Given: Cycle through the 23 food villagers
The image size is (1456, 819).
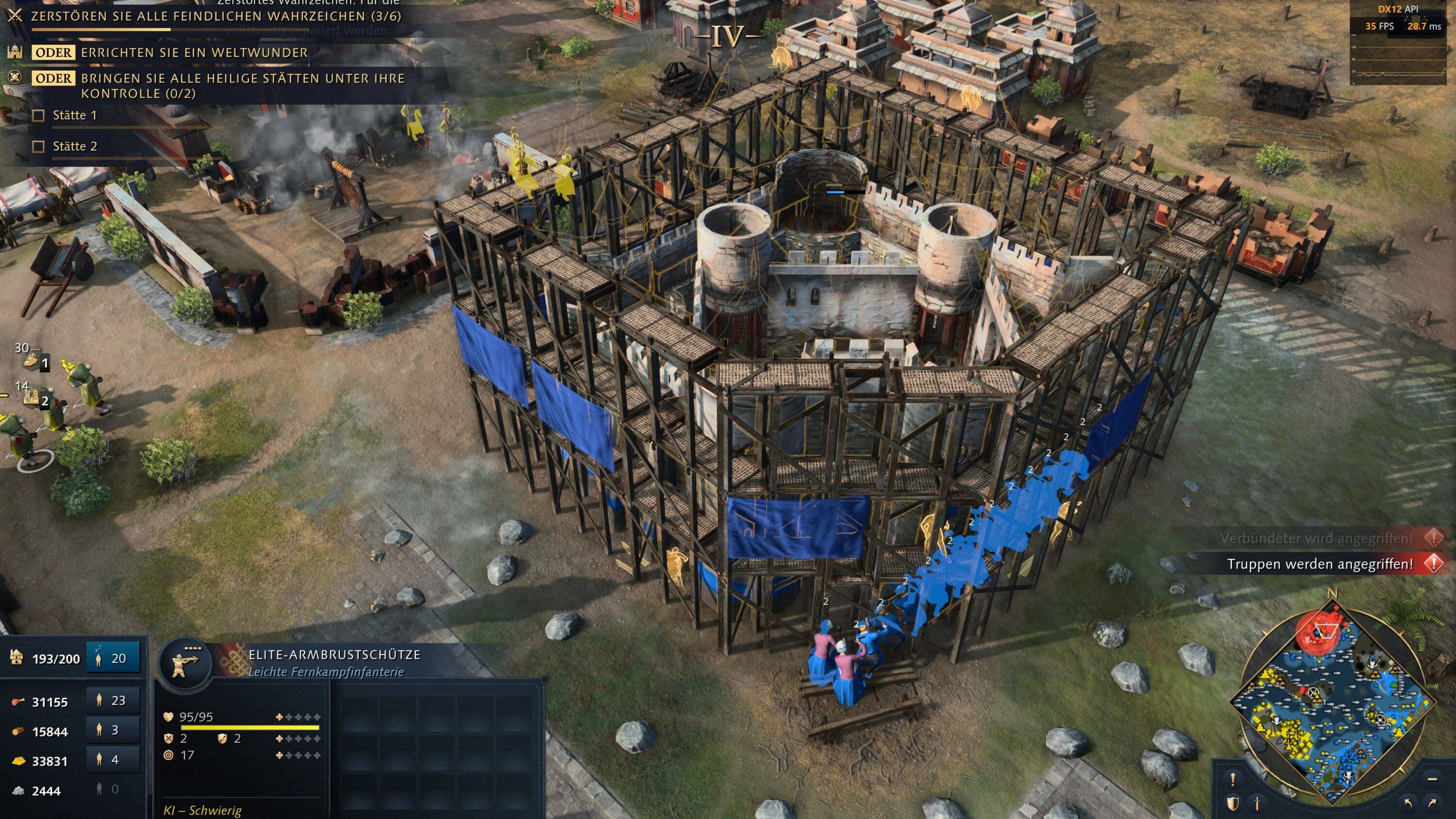Looking at the screenshot, I should pos(113,701).
